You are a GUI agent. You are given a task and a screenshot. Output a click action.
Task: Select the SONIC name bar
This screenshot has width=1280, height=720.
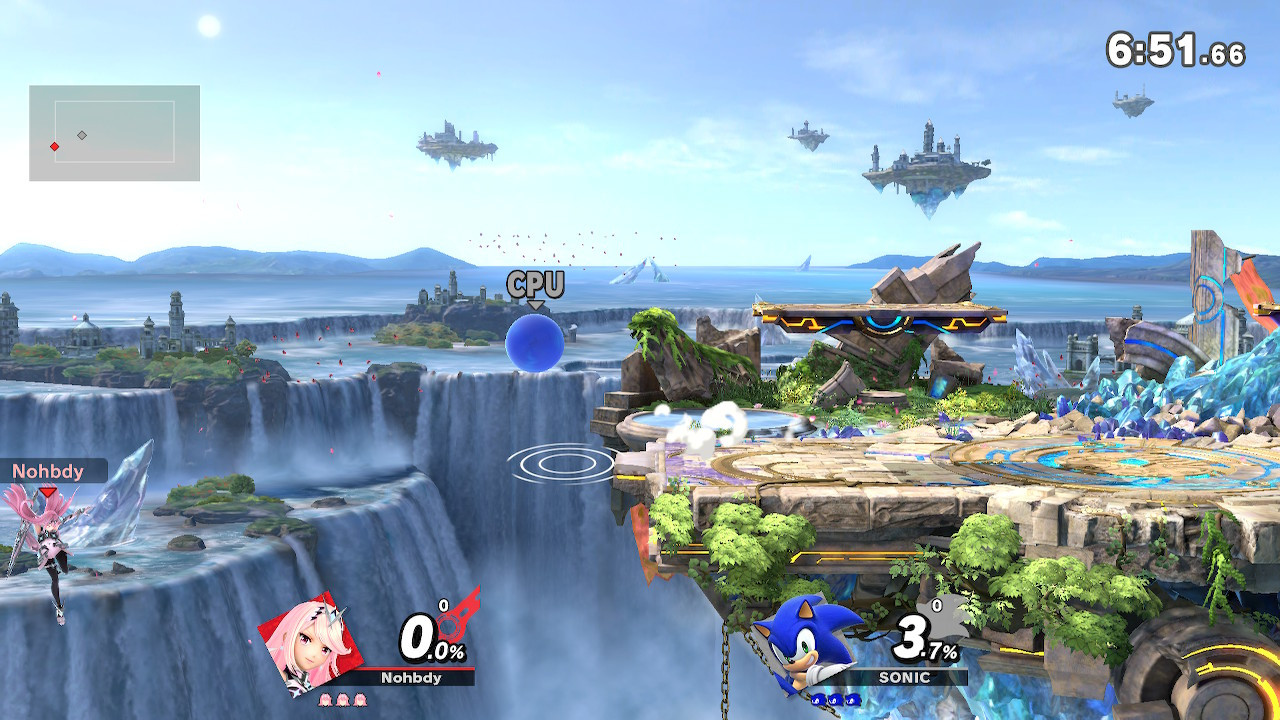(905, 677)
